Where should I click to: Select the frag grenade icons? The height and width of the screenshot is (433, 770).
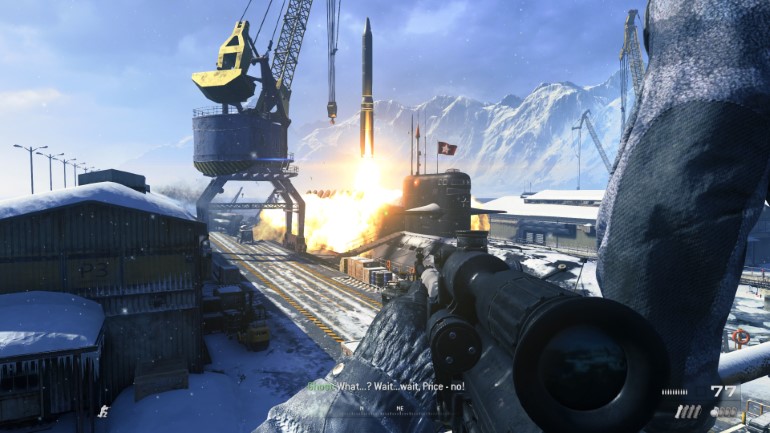pos(722,411)
